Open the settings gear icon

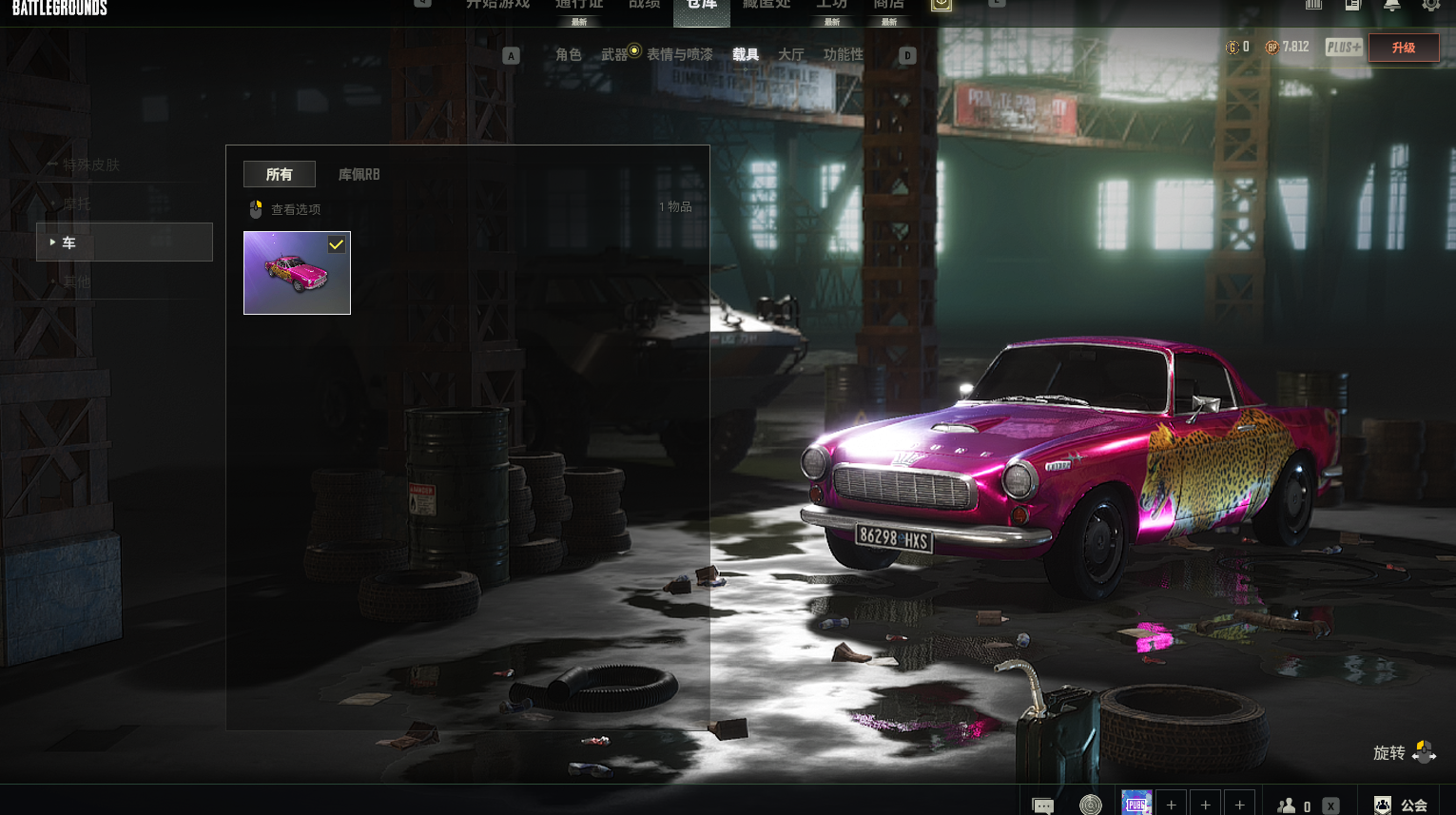1430,5
